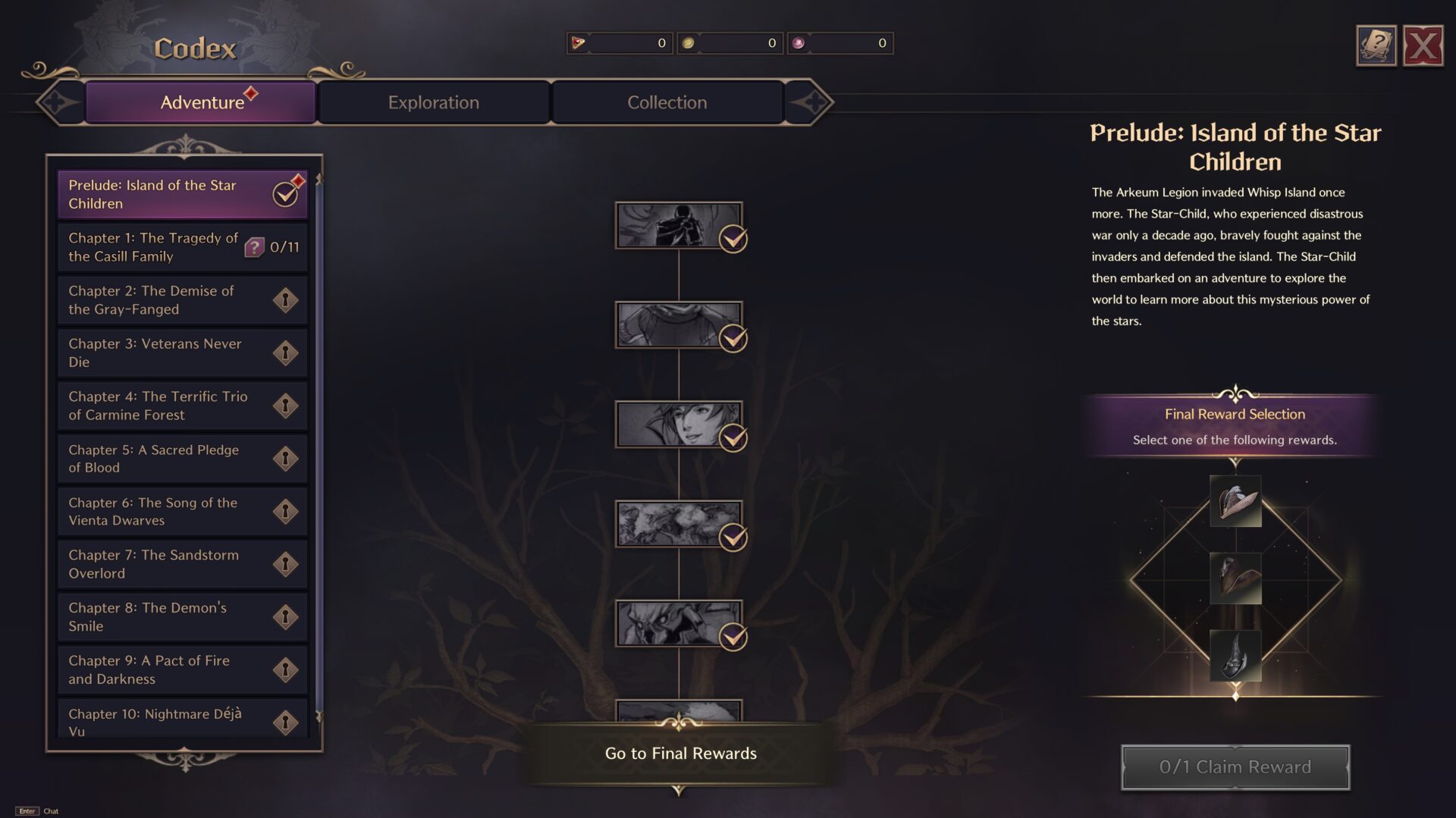Switch to the Exploration tab
The height and width of the screenshot is (818, 1456).
(434, 102)
